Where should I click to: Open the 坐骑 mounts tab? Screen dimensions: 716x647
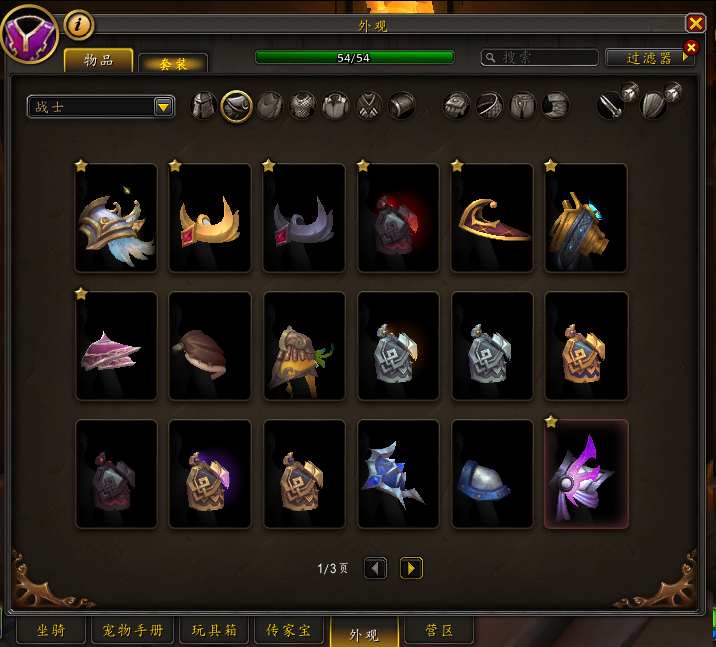click(x=51, y=631)
